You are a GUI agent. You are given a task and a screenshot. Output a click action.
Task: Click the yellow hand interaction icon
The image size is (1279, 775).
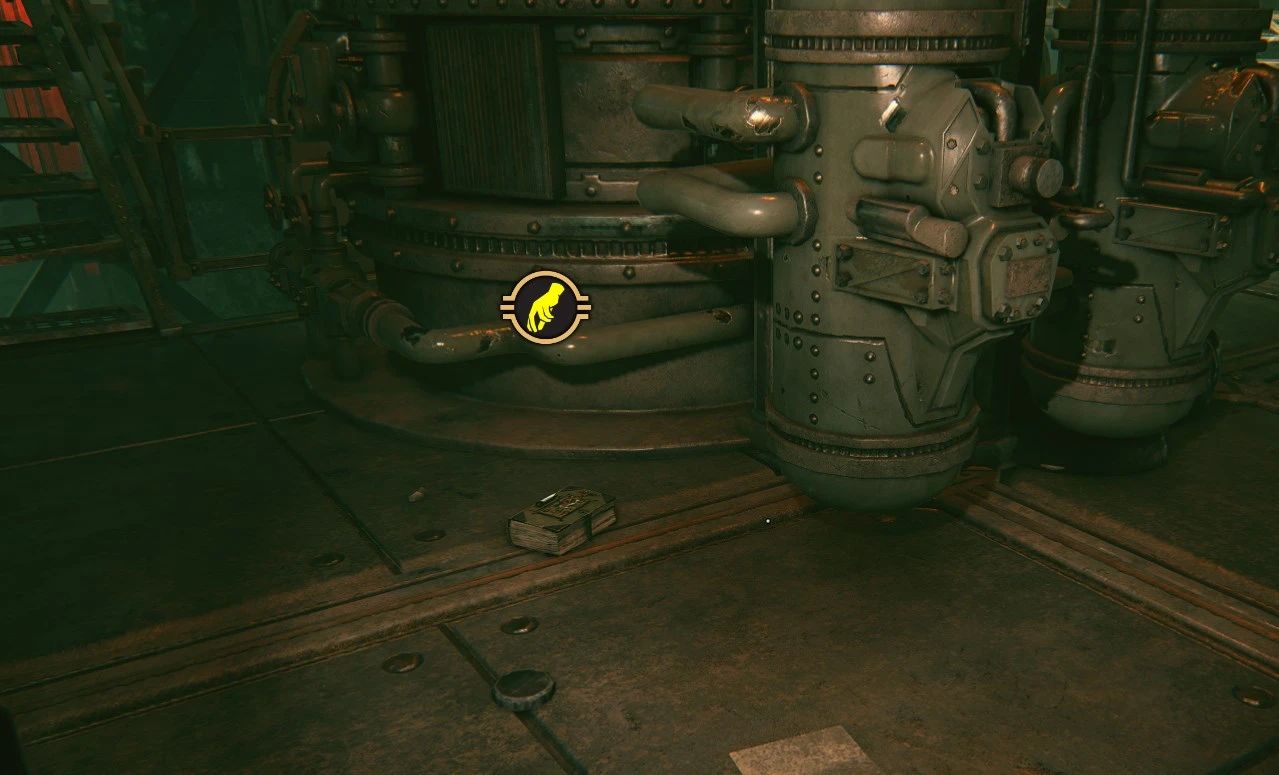546,308
